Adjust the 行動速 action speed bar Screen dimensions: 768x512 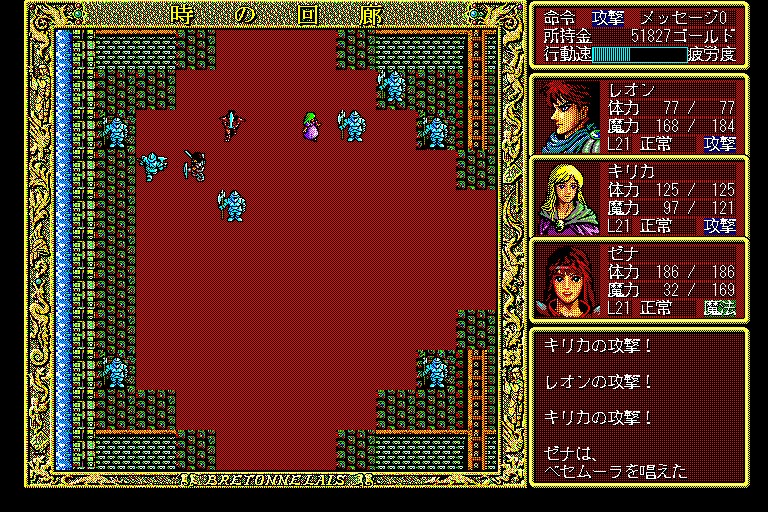(x=638, y=54)
